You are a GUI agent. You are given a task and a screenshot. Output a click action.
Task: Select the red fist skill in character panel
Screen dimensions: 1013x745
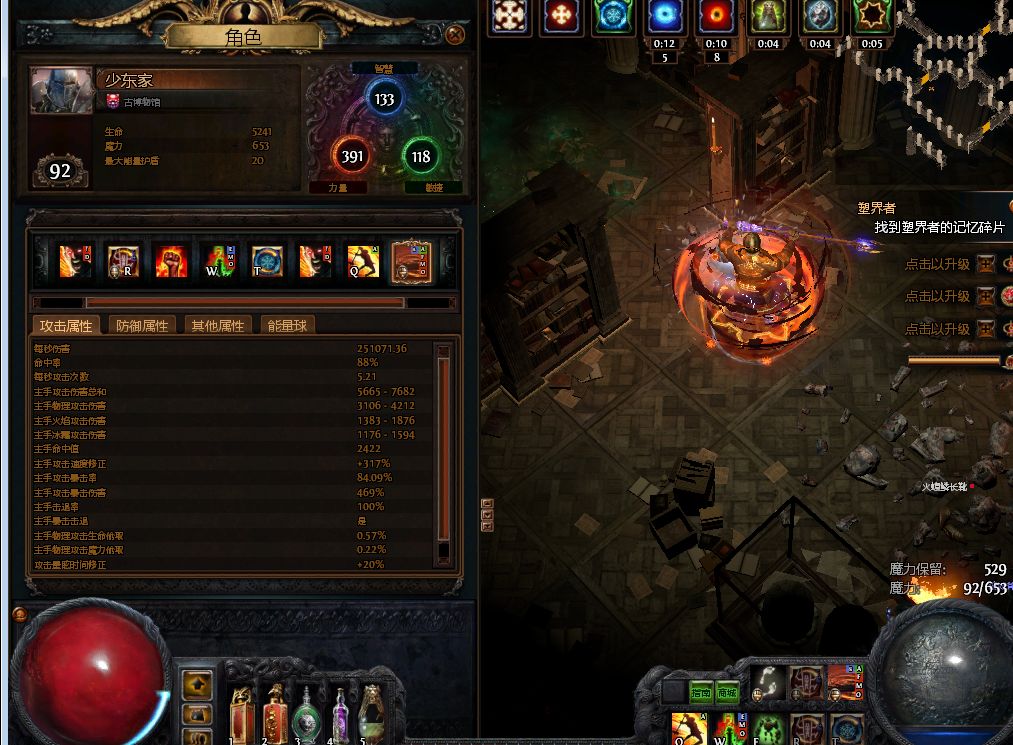[x=171, y=261]
